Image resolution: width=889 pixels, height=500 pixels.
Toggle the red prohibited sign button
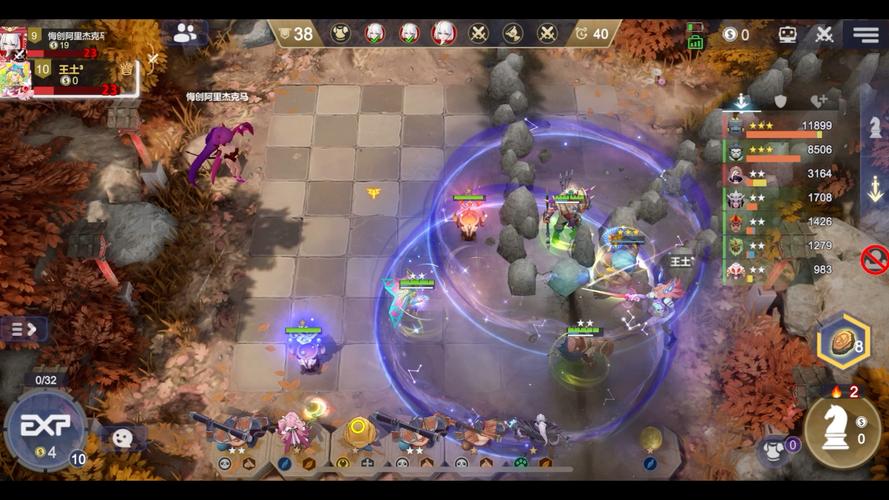tap(874, 260)
